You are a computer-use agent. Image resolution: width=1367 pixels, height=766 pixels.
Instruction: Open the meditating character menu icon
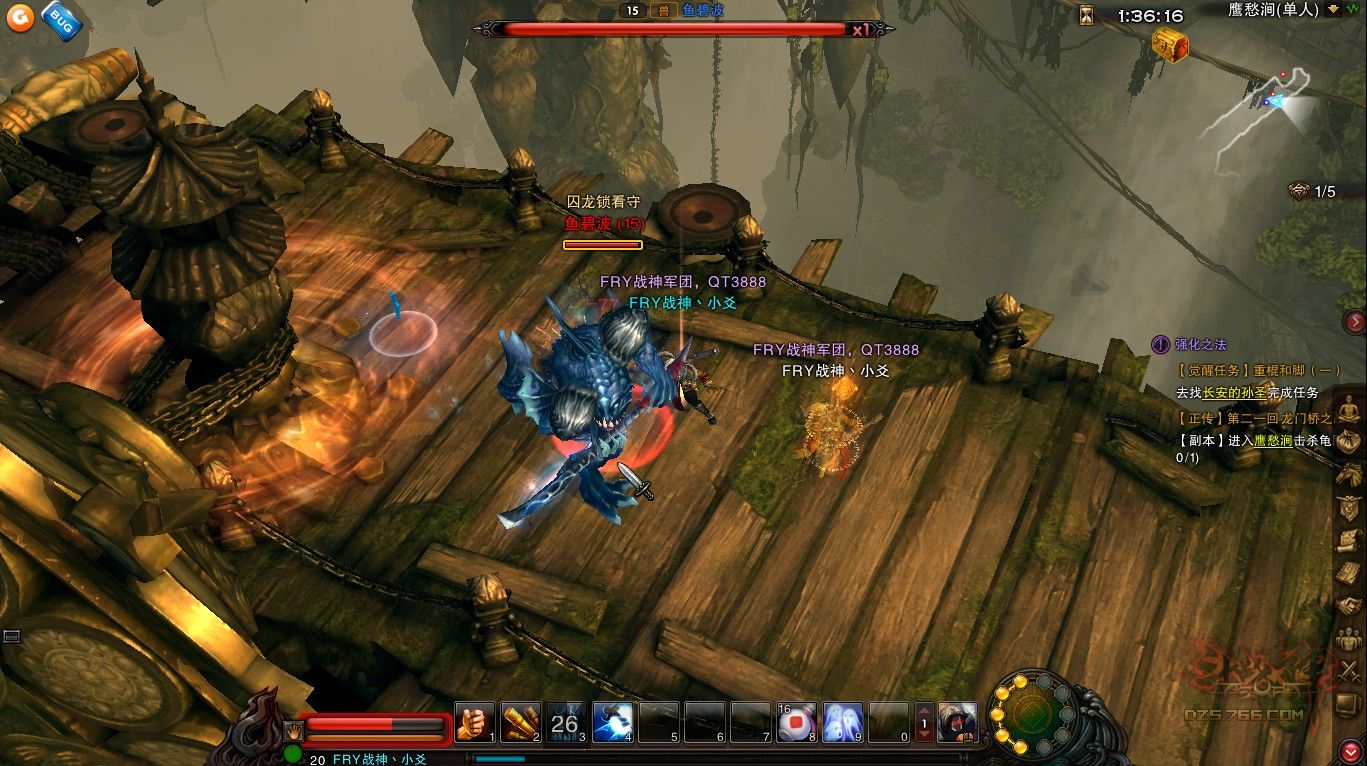click(x=1350, y=408)
